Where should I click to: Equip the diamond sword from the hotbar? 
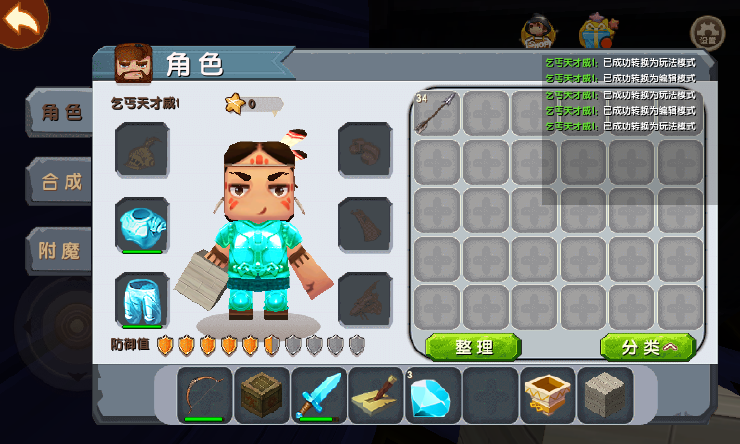(319, 394)
